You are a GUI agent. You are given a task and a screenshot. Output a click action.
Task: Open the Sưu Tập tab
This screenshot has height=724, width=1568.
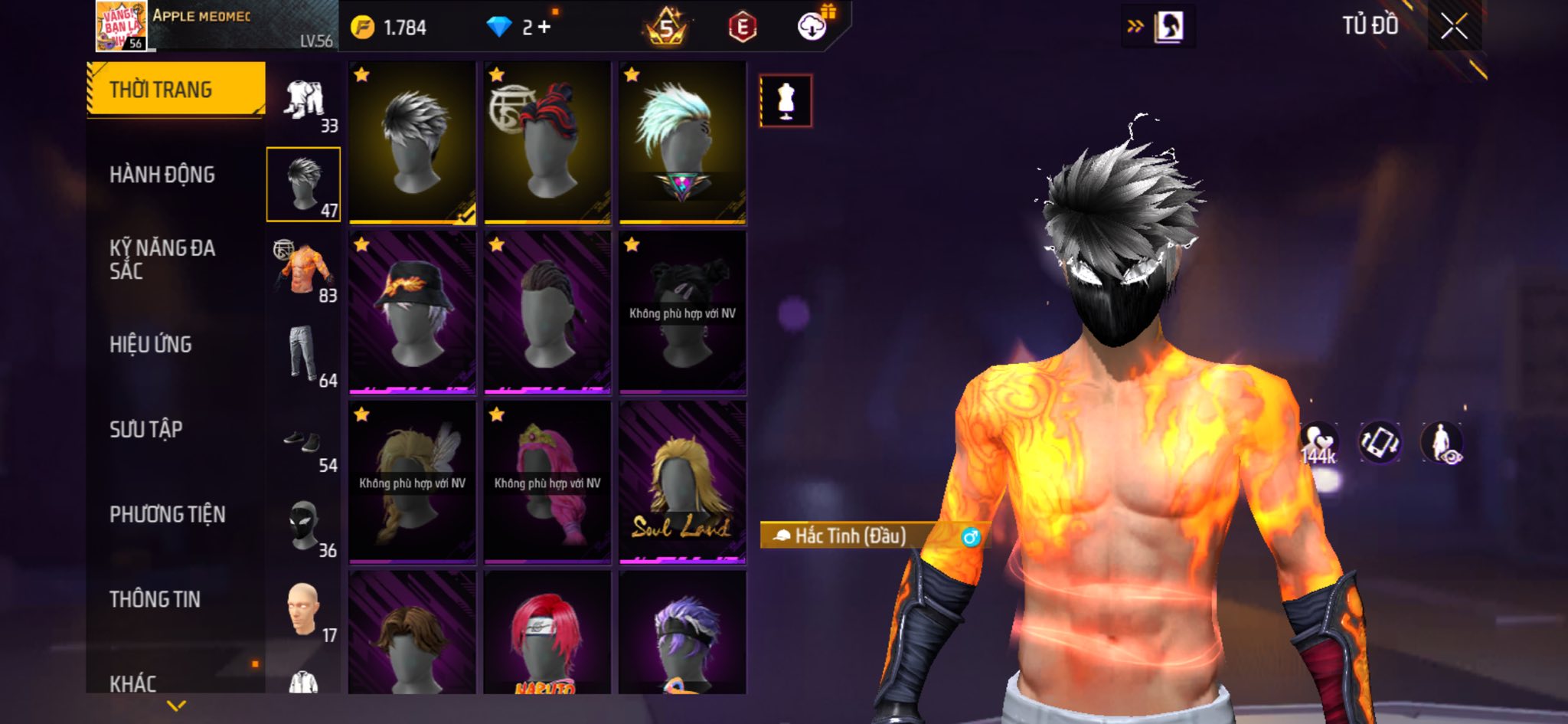click(x=146, y=430)
